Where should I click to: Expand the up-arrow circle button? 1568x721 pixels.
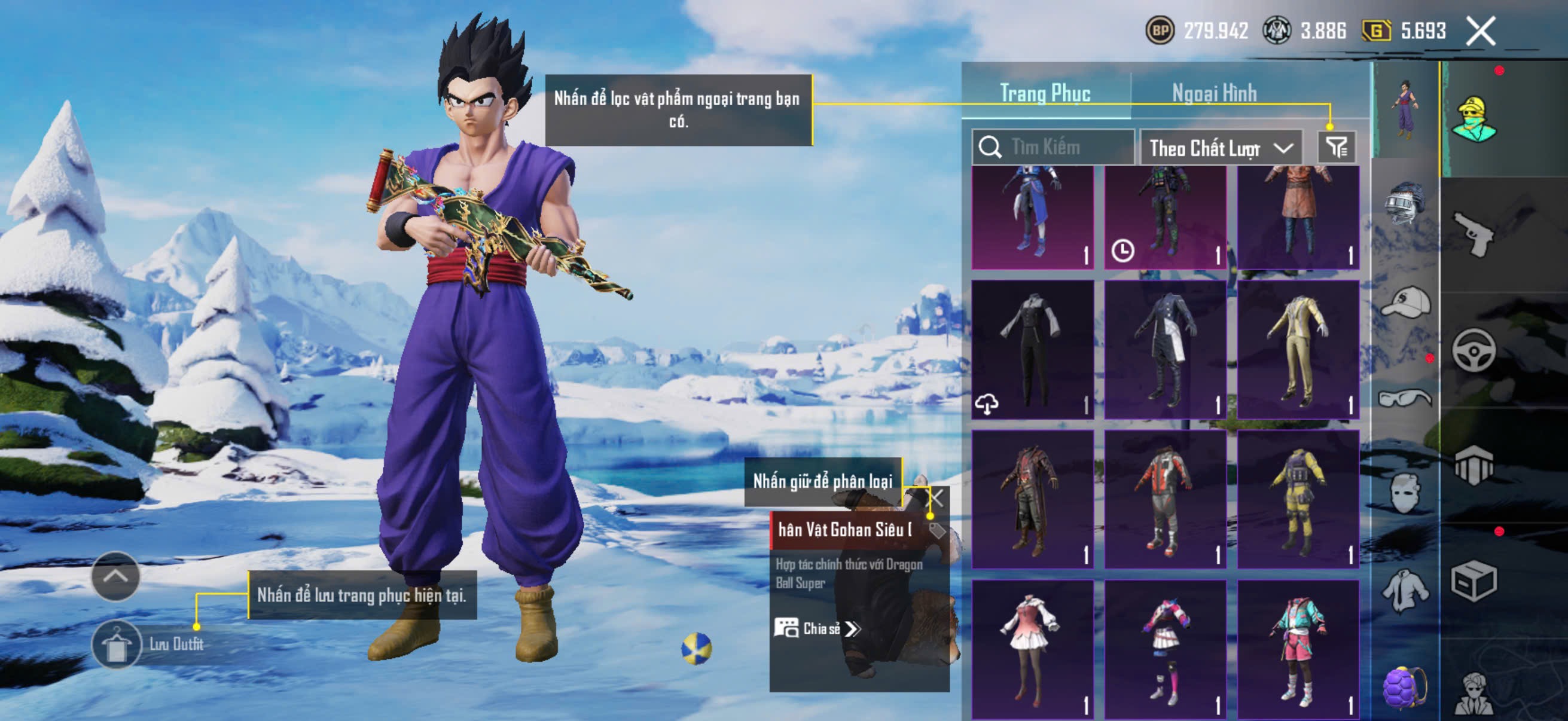[115, 576]
